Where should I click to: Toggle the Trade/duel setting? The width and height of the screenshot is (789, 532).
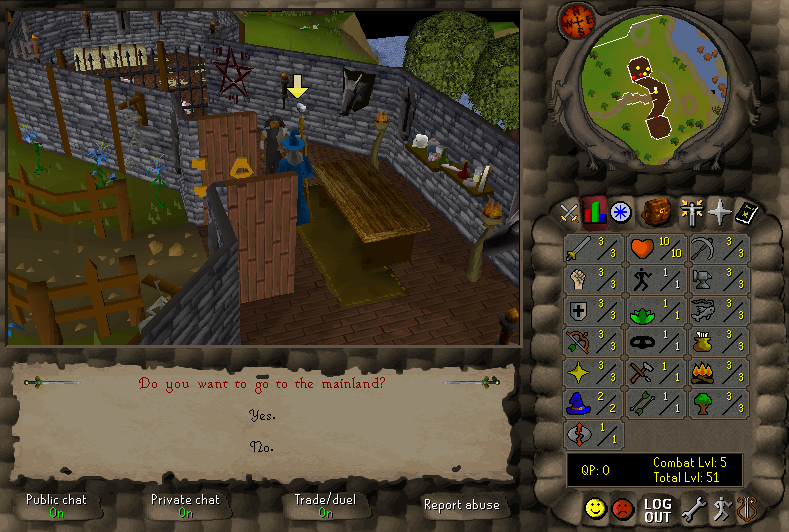326,505
